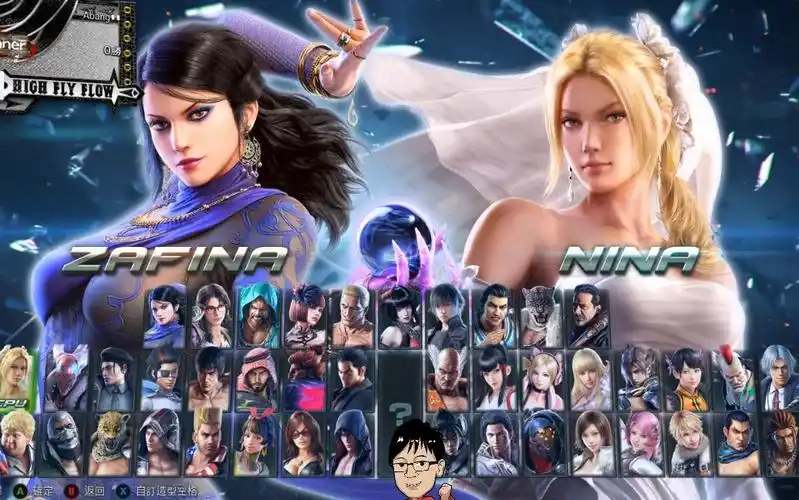Choose Julia with the glasses
799x500 pixels.
(x=212, y=313)
